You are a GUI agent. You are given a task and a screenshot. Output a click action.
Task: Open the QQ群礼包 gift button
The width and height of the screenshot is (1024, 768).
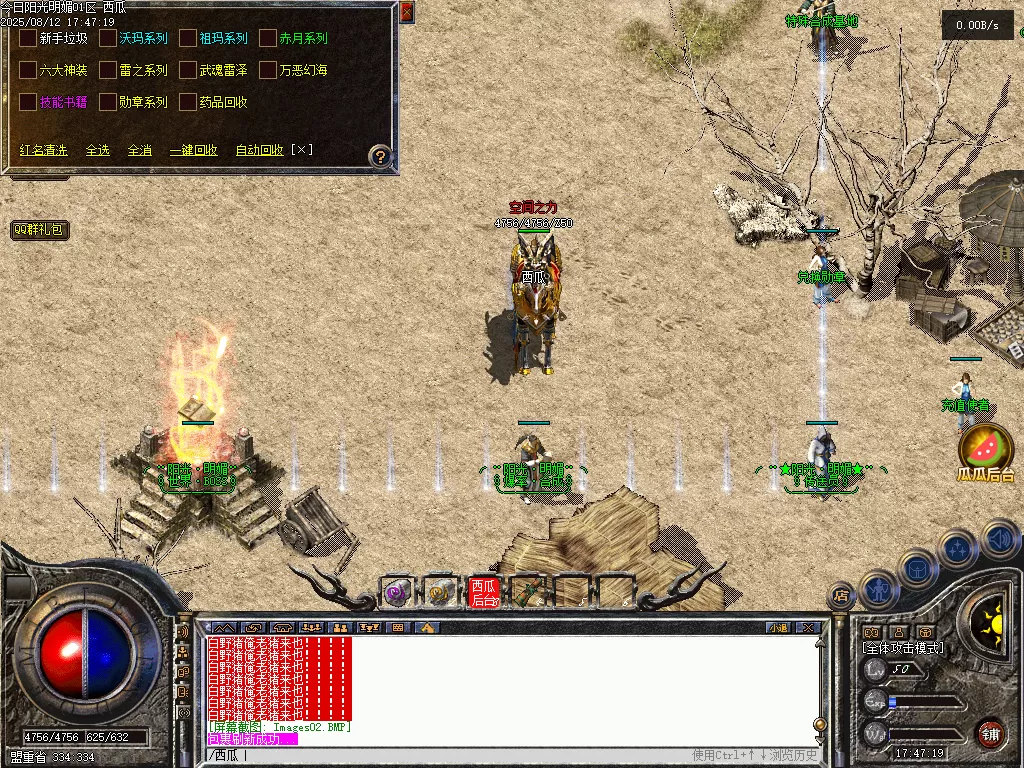click(40, 230)
